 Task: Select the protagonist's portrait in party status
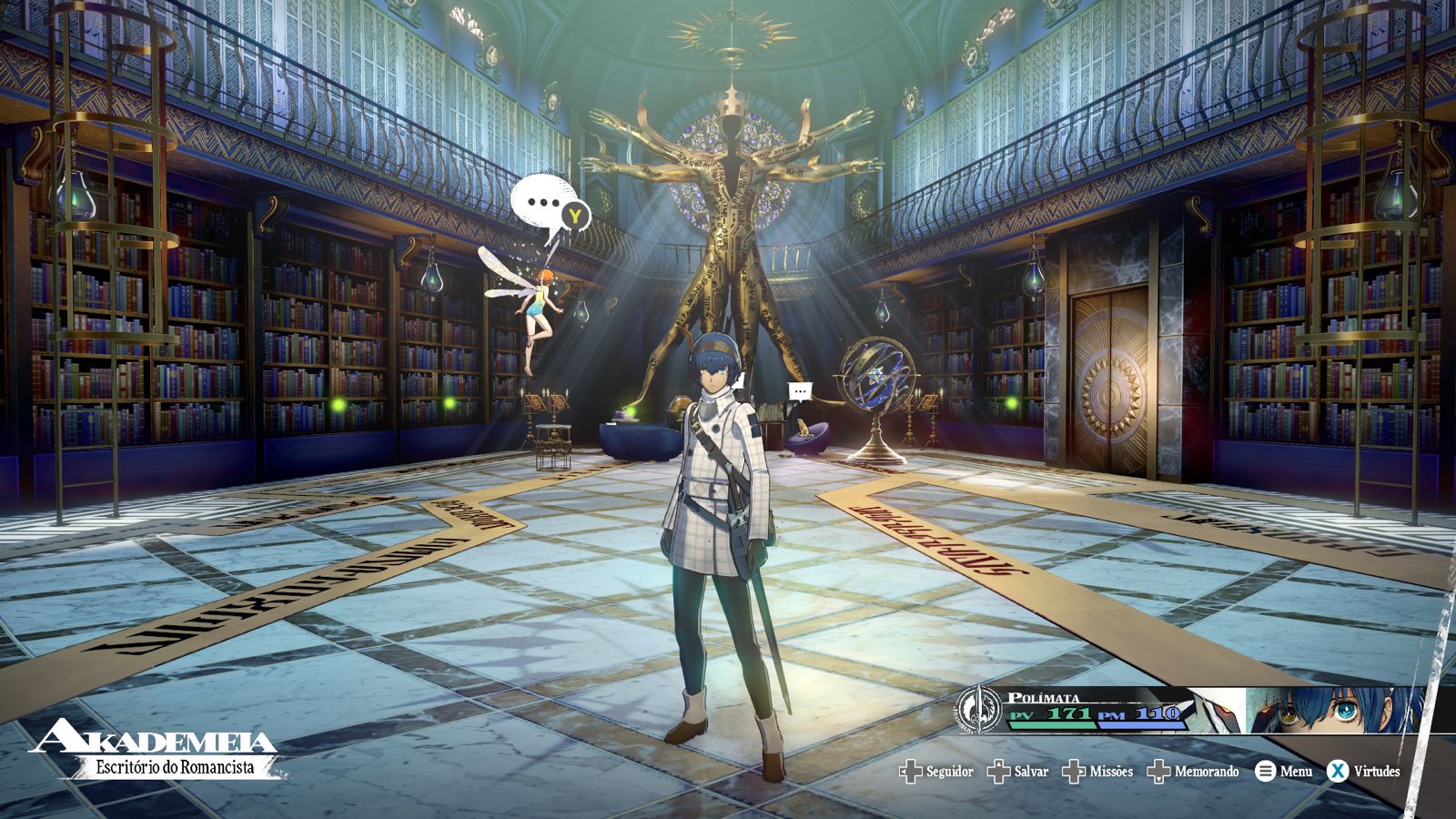click(x=1336, y=710)
